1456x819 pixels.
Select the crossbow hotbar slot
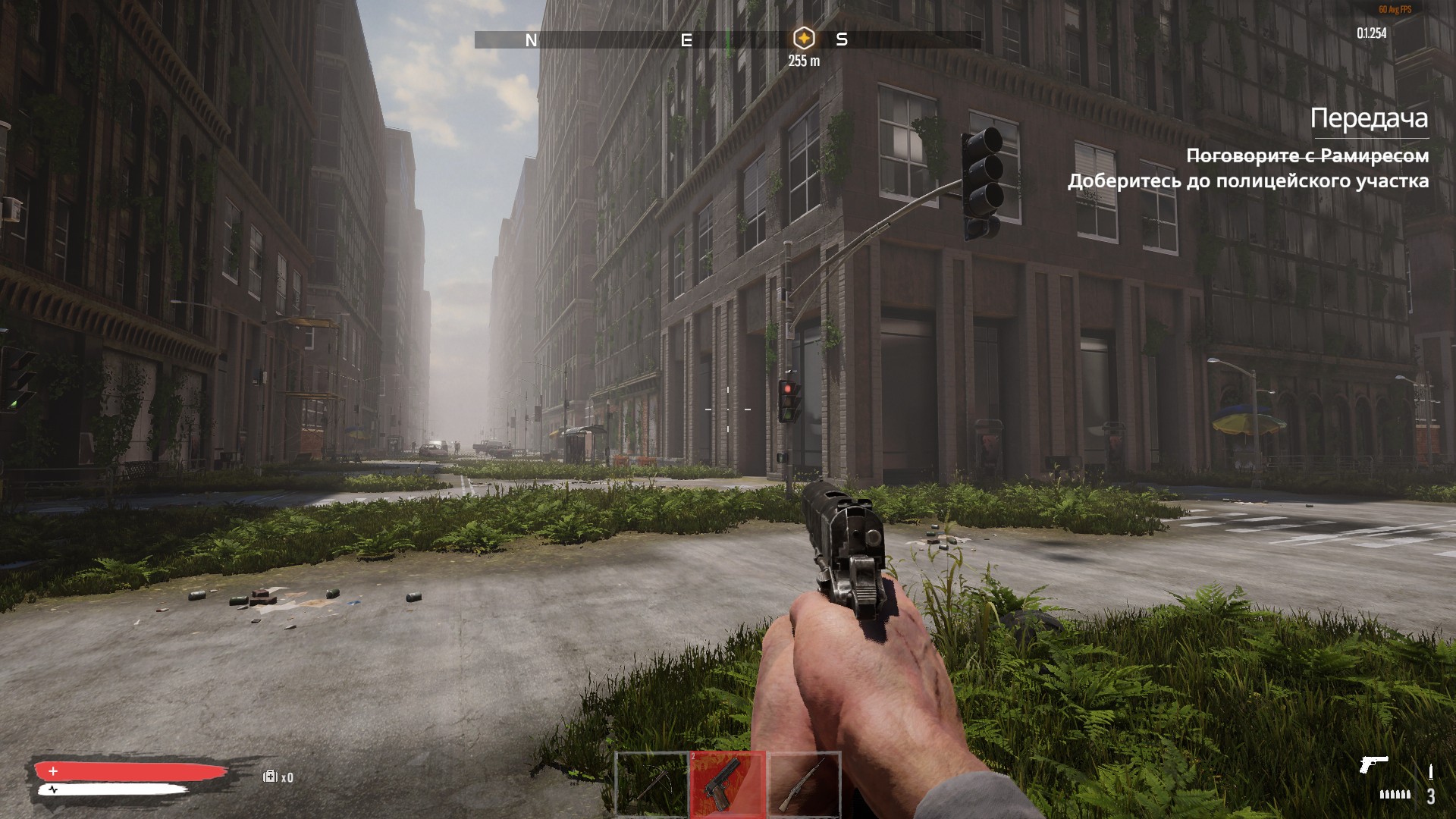(651, 785)
